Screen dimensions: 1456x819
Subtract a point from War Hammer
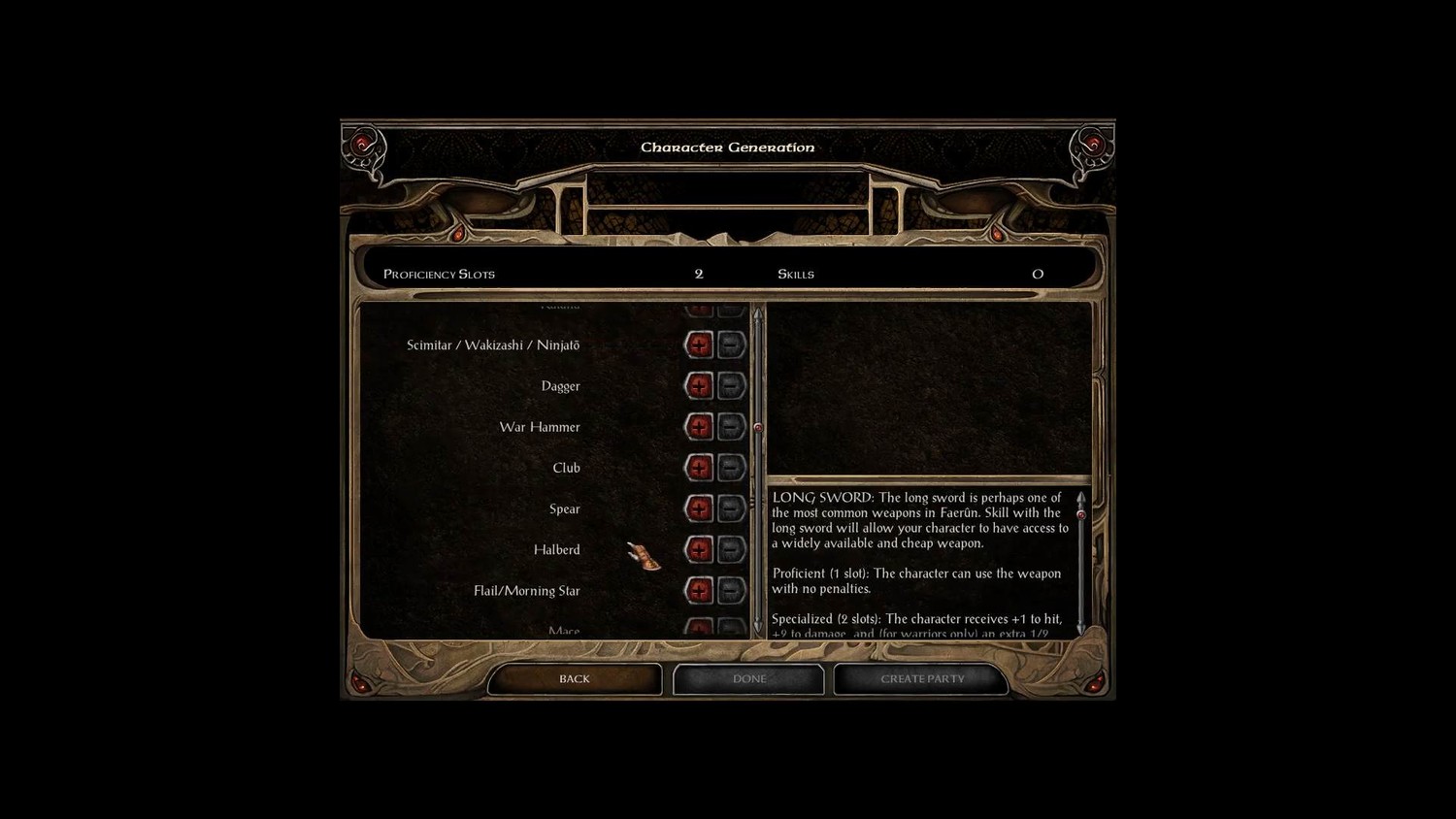click(x=731, y=427)
